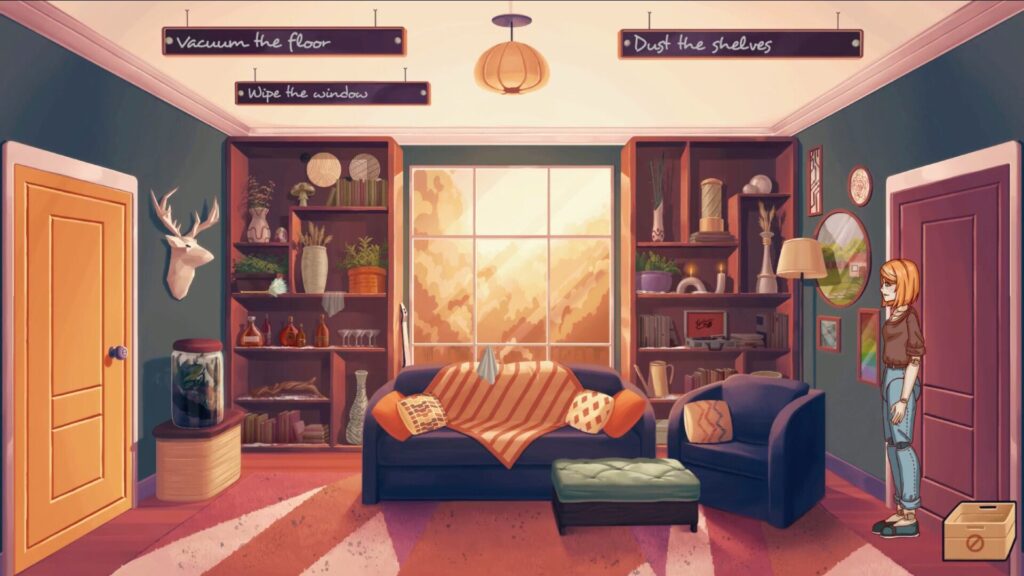
Task: Click the "Dust the shelves" task sign
Action: [740, 44]
